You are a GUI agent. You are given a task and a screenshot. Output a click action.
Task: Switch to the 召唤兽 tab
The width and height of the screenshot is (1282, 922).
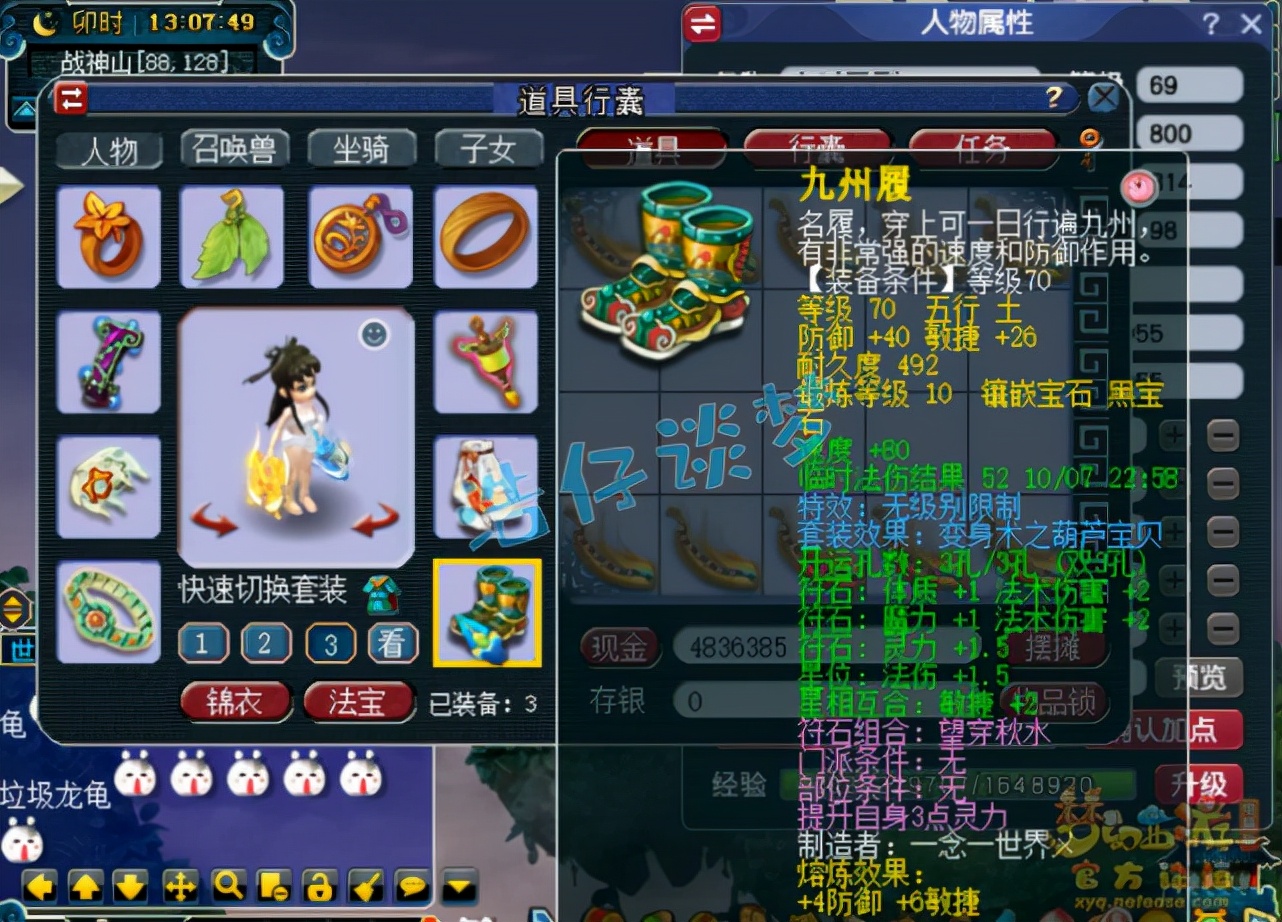click(x=234, y=150)
